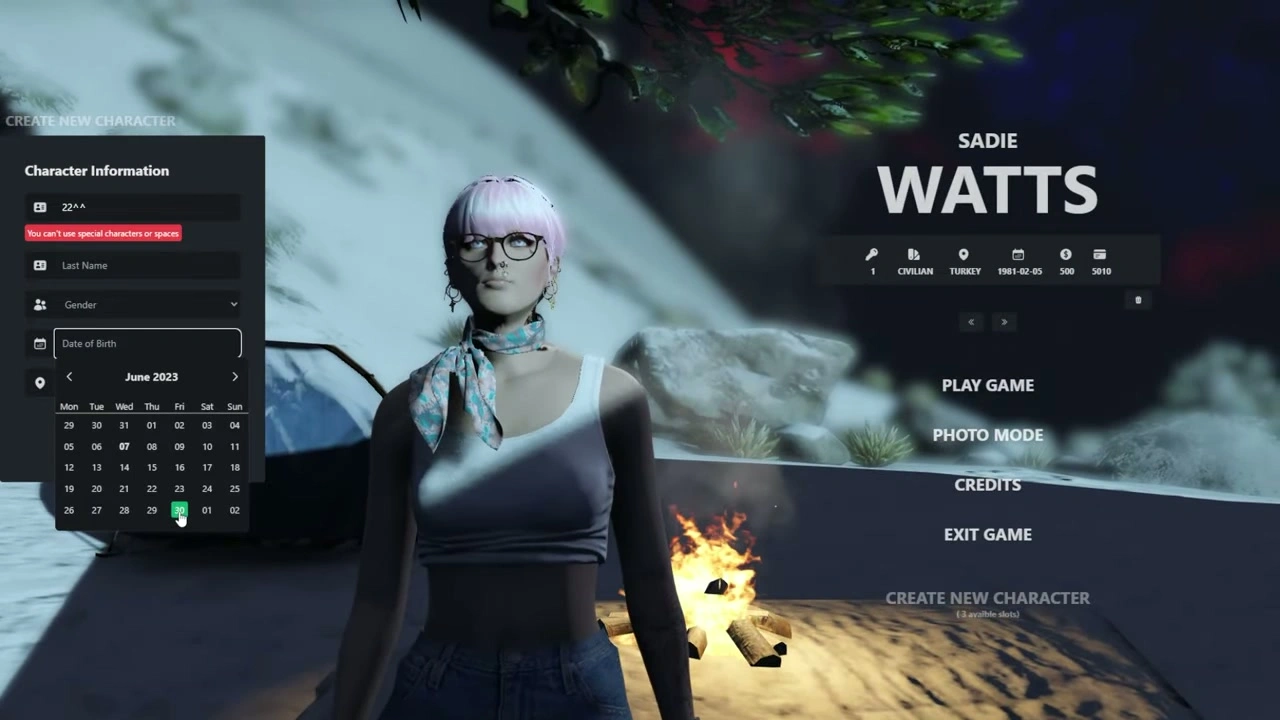Choose June 07 on the calendar
The height and width of the screenshot is (720, 1280).
click(x=124, y=446)
